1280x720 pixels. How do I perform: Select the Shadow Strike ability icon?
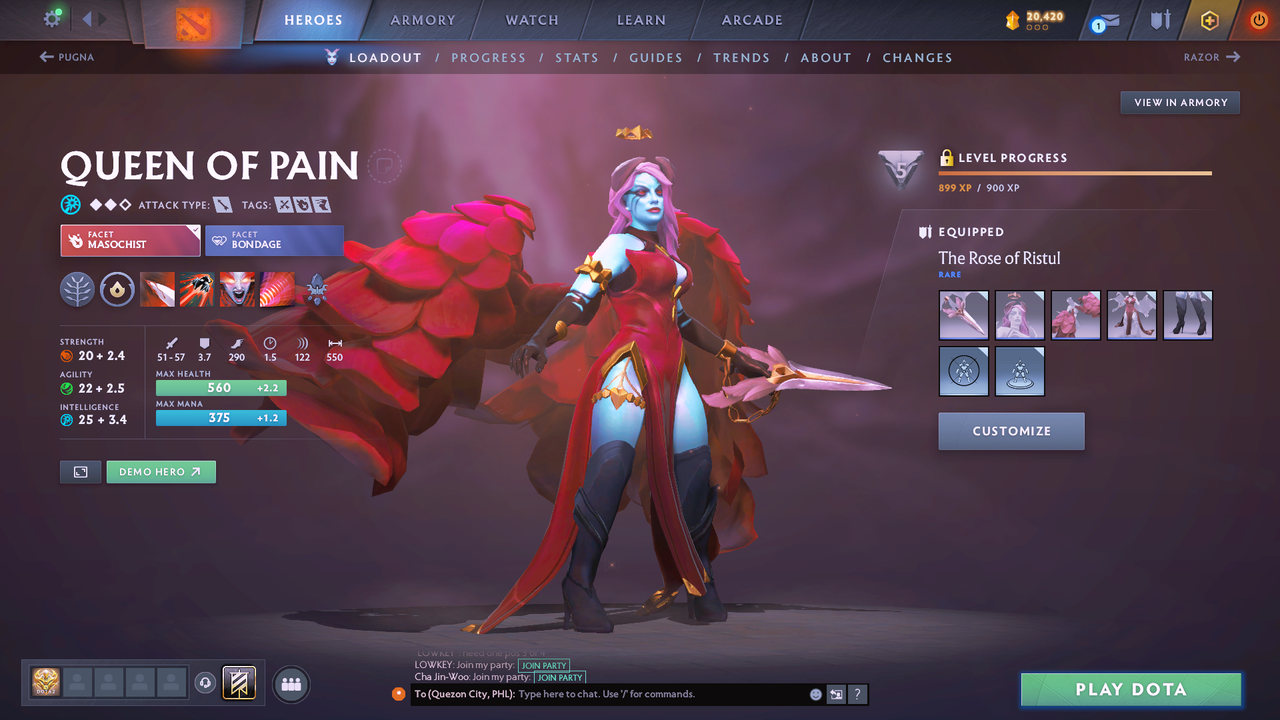tap(157, 290)
